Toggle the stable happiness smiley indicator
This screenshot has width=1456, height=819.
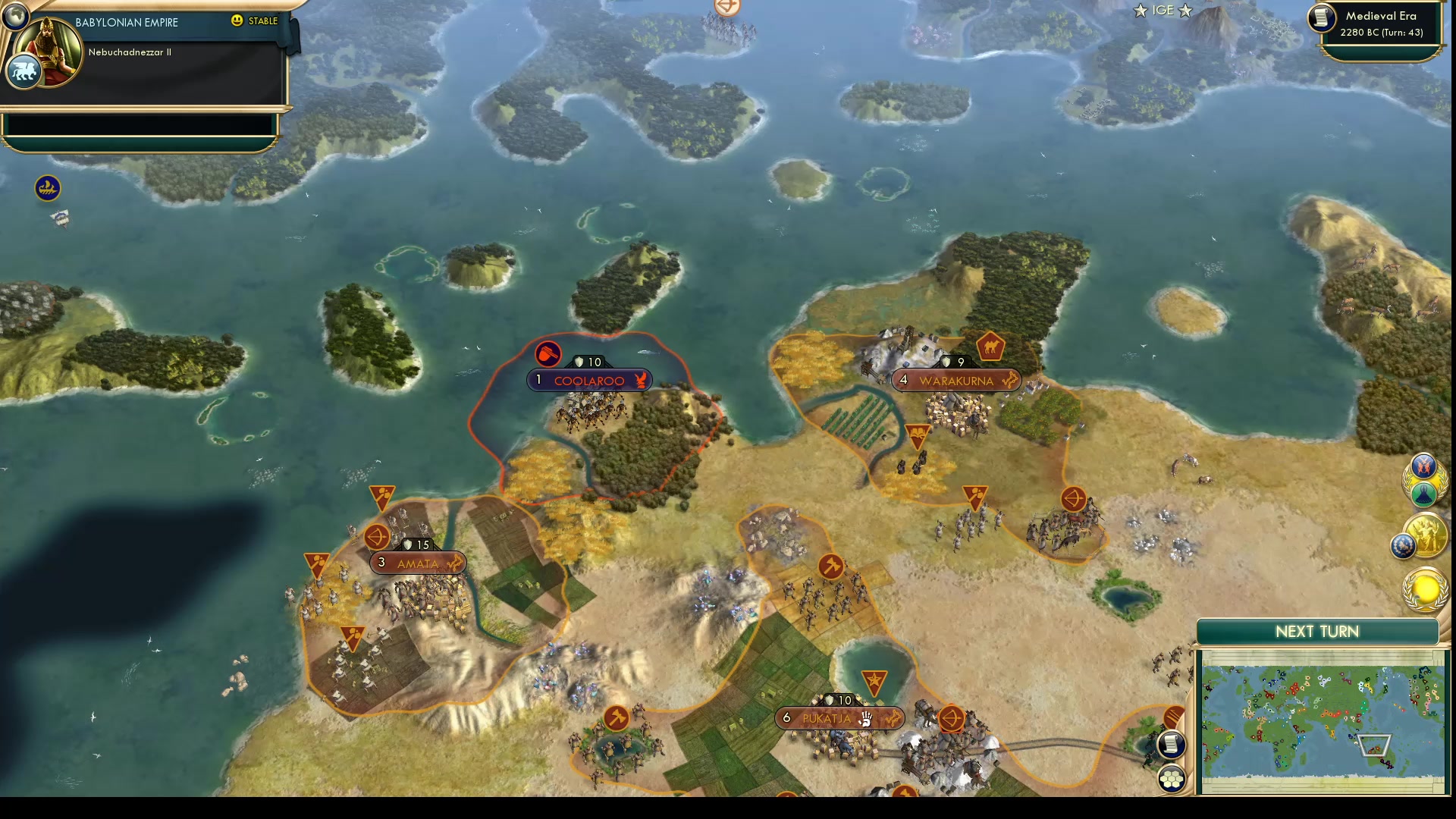point(237,20)
